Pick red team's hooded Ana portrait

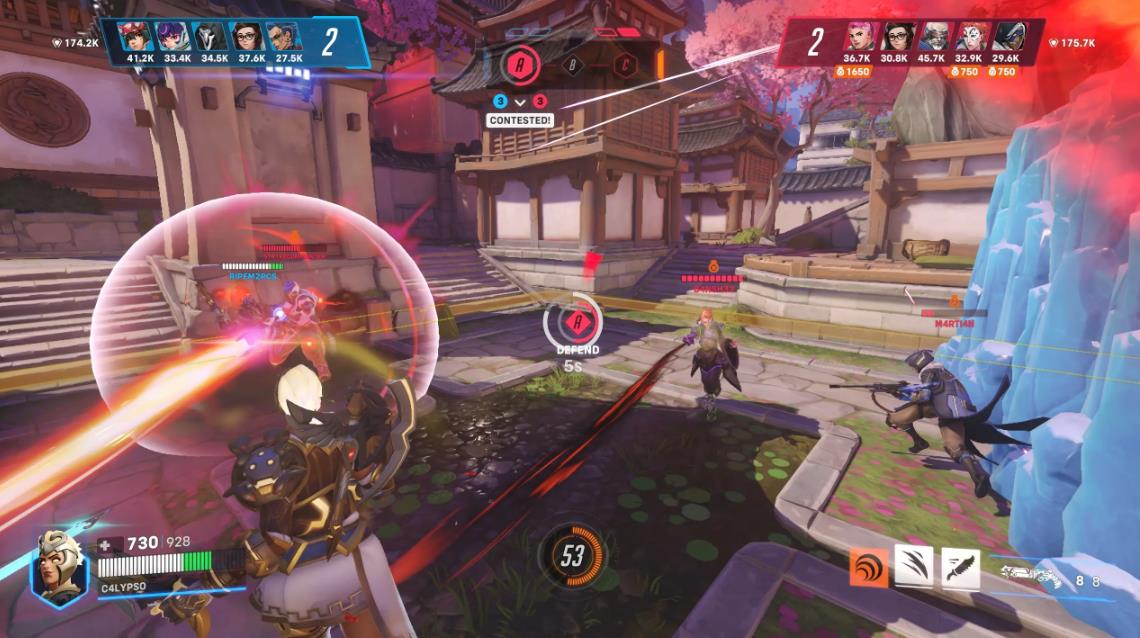click(1009, 37)
